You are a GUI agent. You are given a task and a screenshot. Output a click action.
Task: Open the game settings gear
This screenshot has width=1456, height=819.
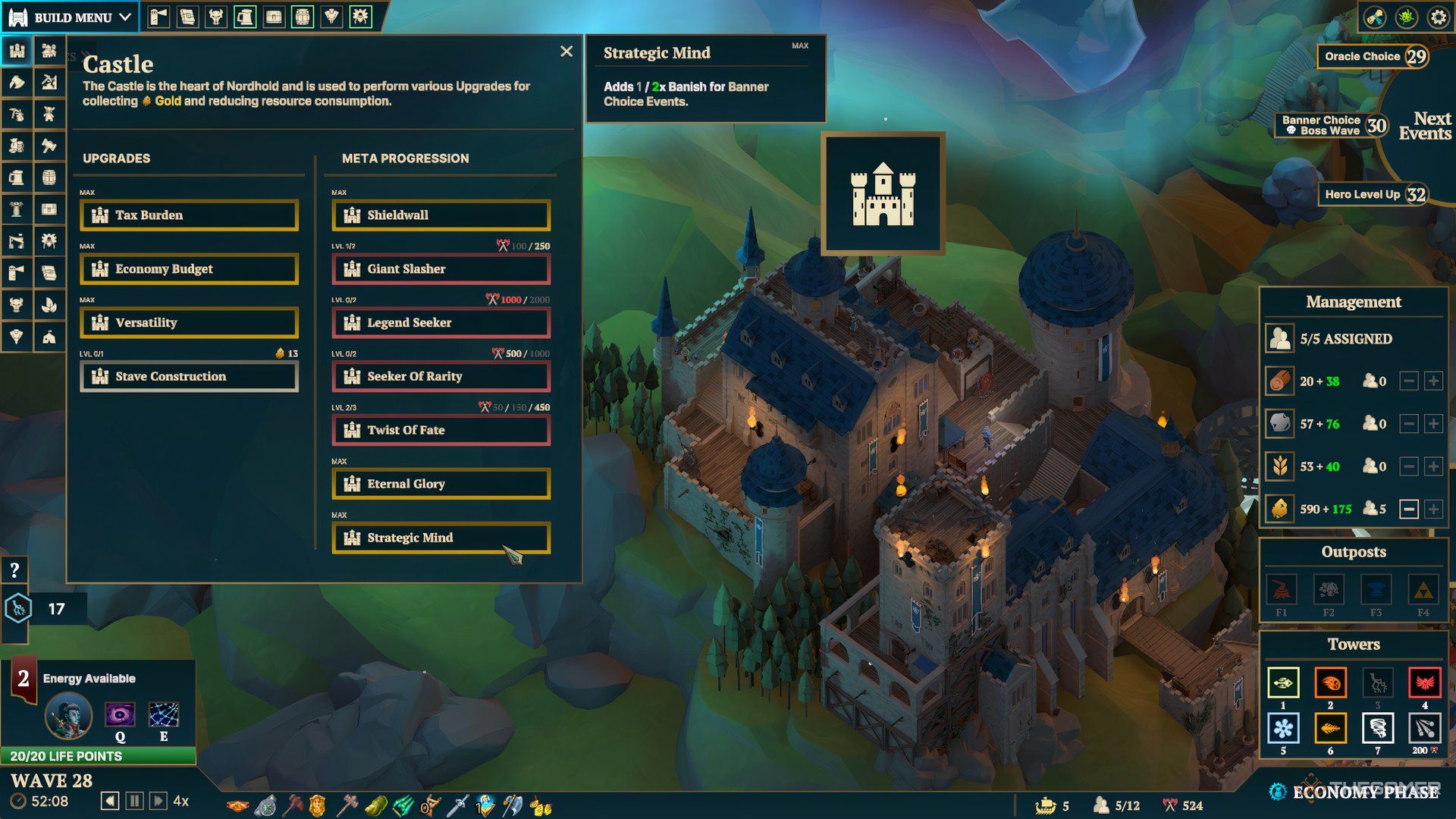point(1438,17)
